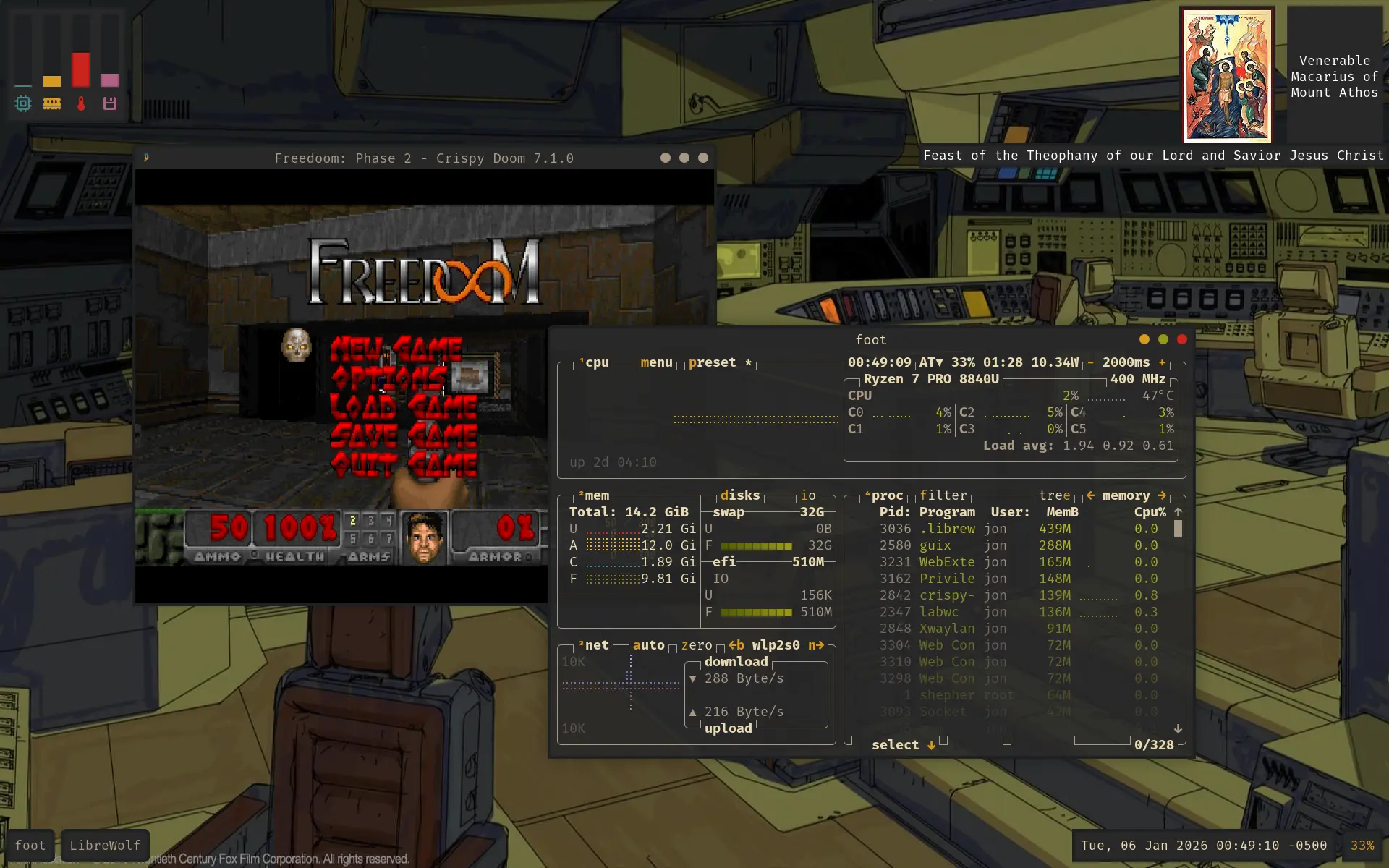Open the btop menu

(x=656, y=362)
